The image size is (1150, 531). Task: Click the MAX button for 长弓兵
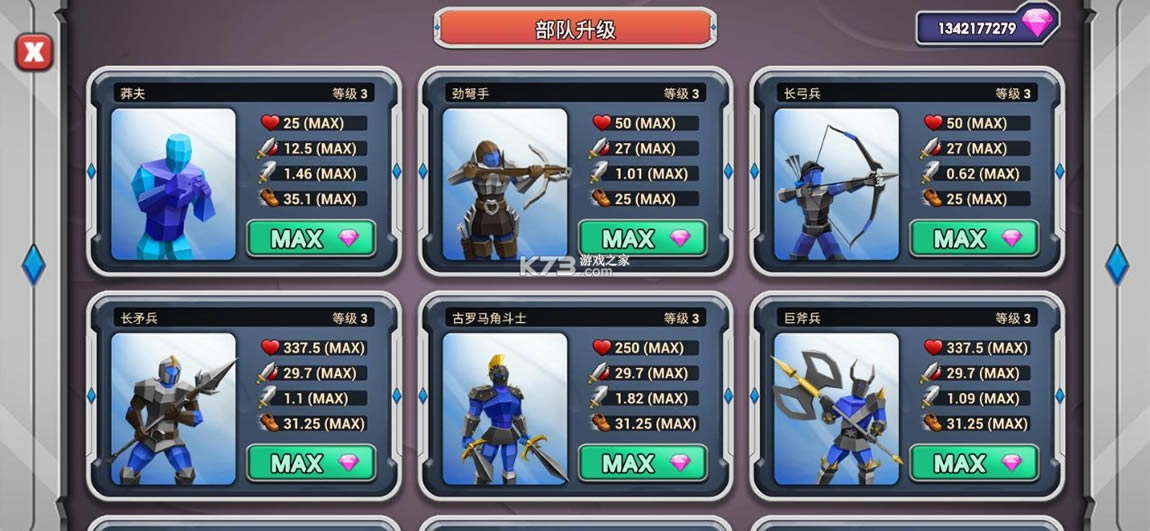974,239
